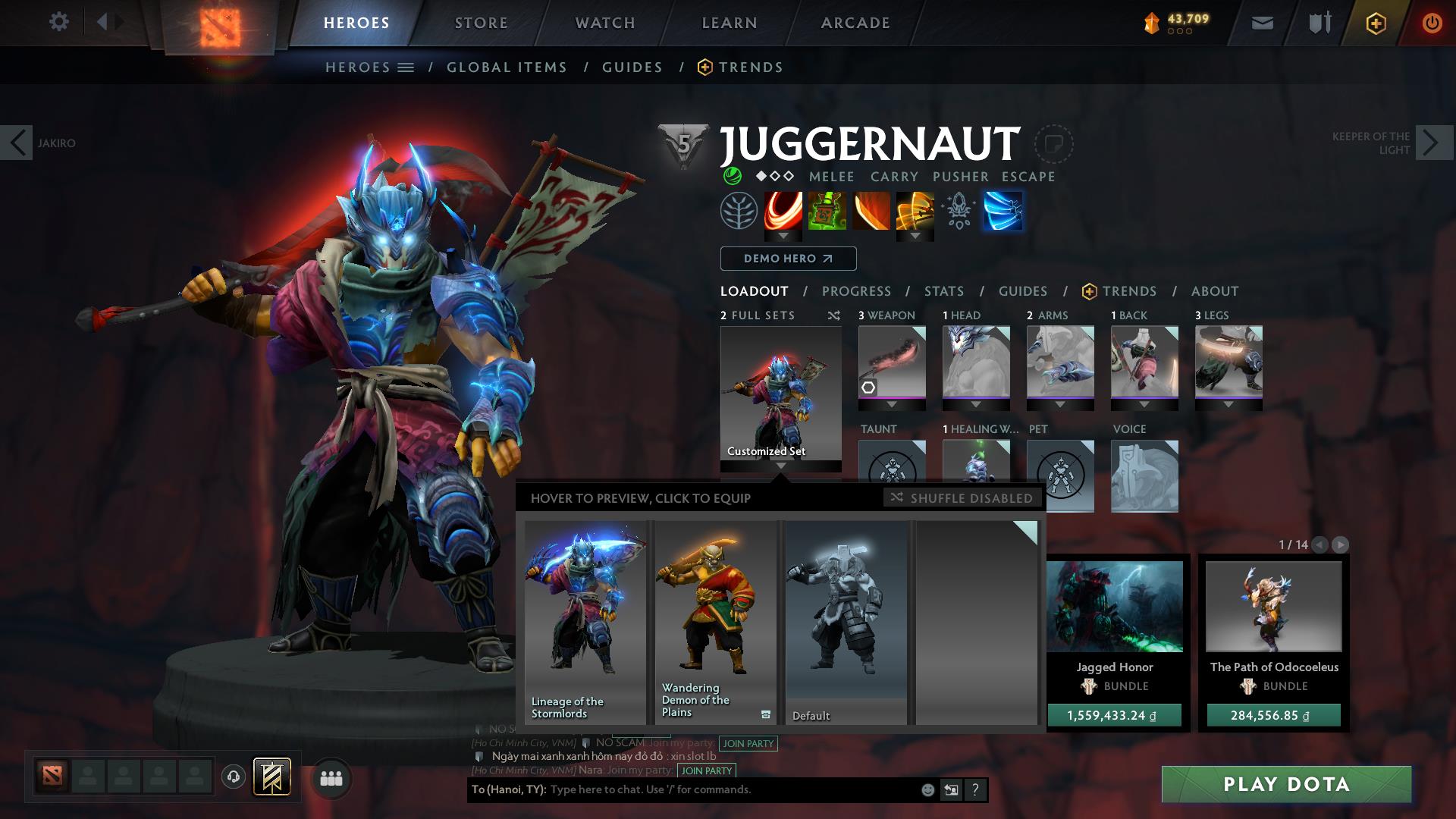Open the voice chat headset icon

coord(234,777)
